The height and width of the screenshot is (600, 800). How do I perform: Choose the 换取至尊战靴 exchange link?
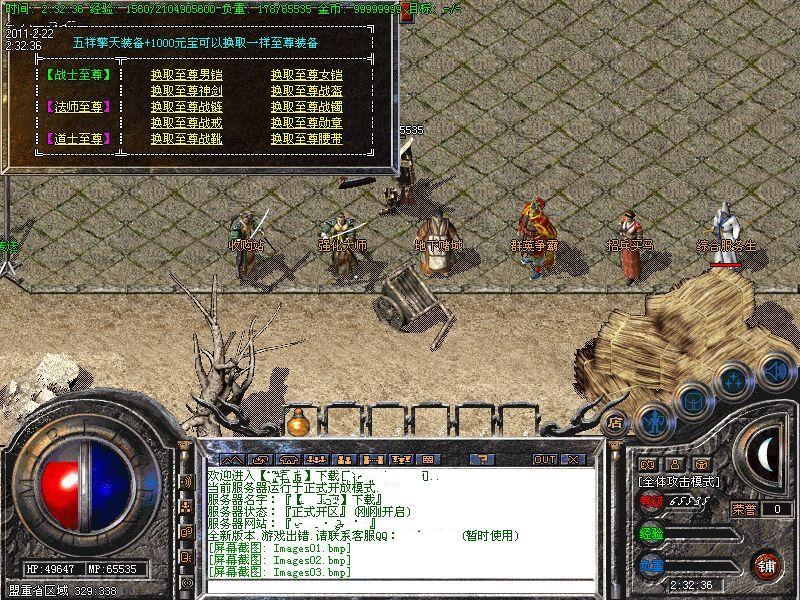click(186, 139)
